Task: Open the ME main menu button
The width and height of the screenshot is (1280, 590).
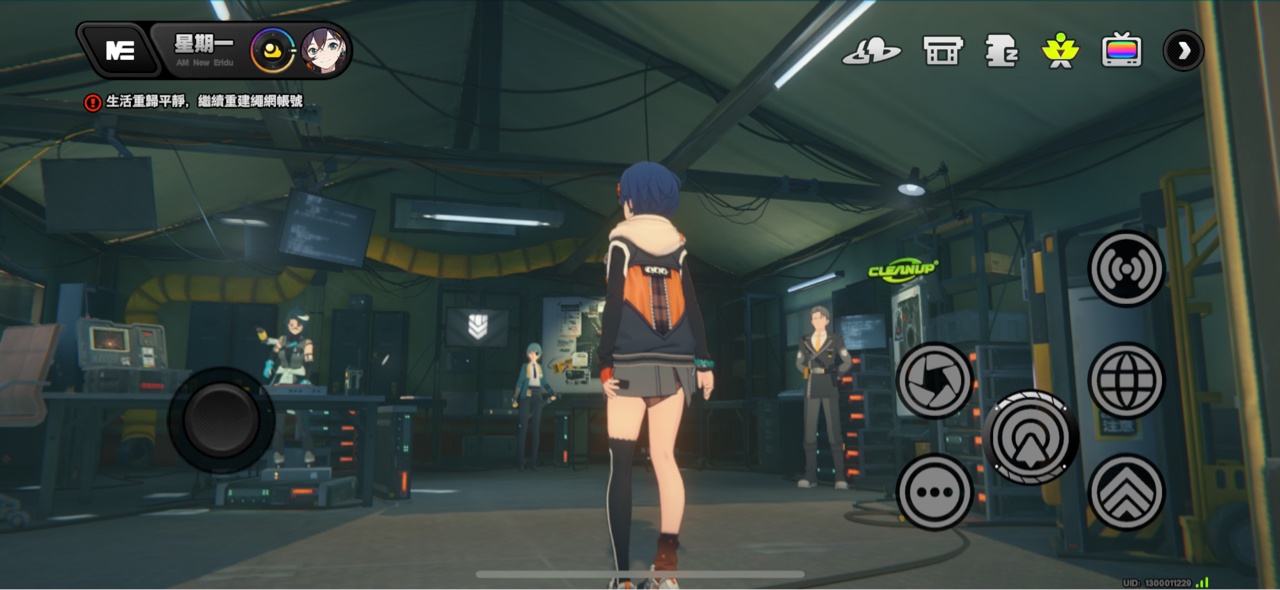Action: click(120, 51)
